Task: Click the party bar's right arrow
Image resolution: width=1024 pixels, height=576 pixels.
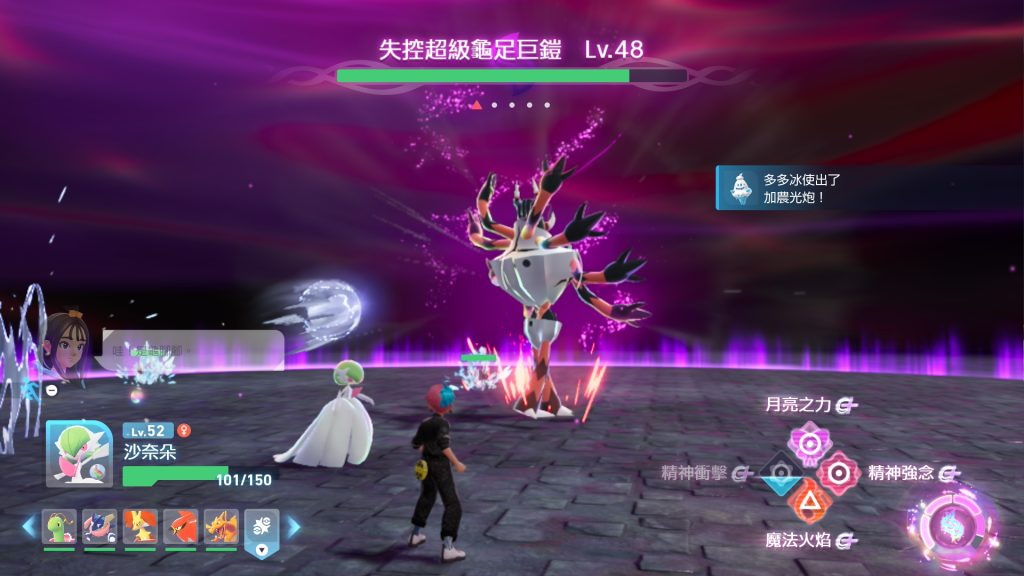Action: [x=293, y=527]
